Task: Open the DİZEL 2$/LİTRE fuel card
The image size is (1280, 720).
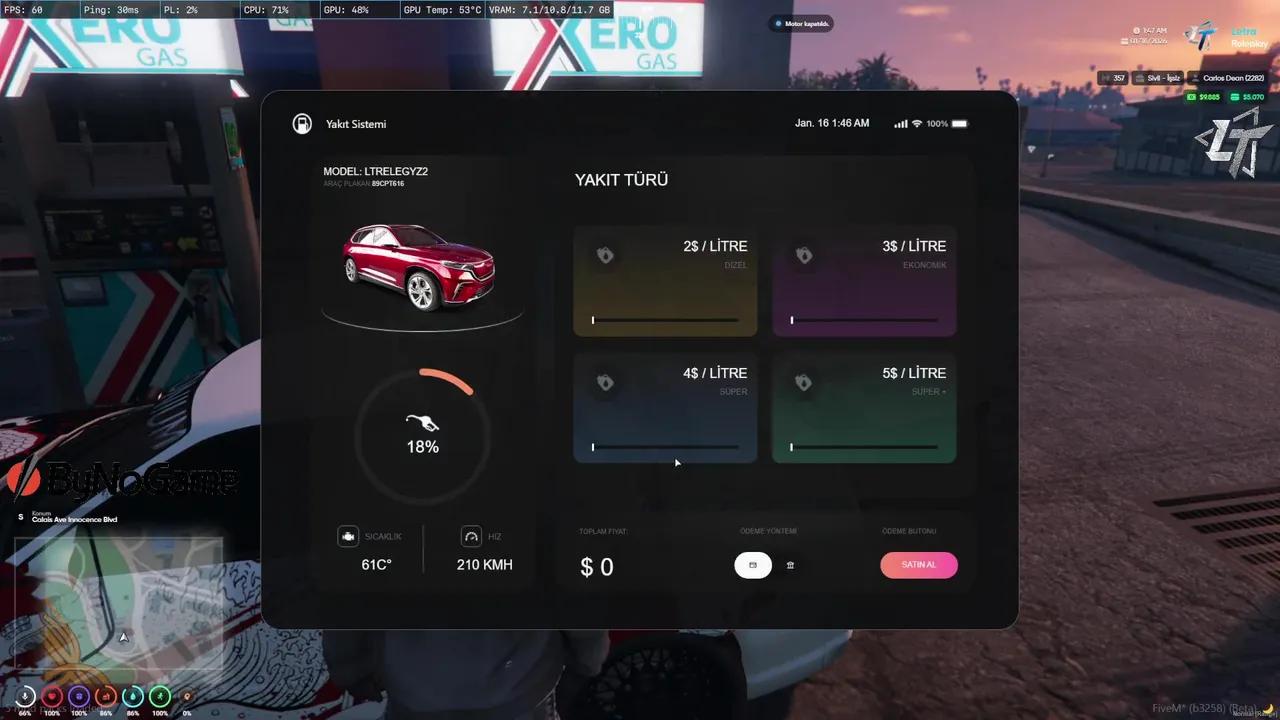Action: [x=665, y=281]
